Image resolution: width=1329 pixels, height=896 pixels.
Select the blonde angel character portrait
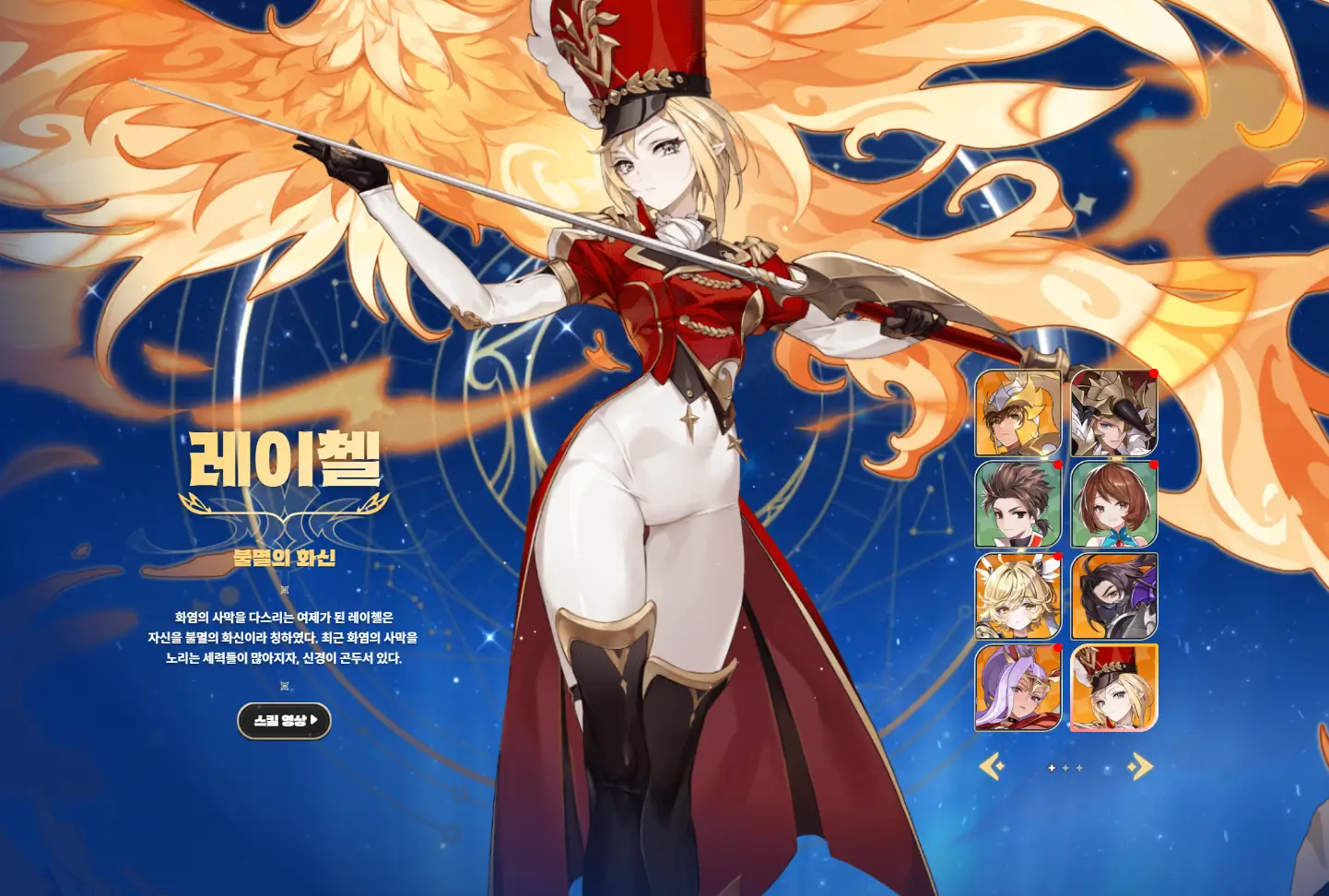click(1018, 597)
